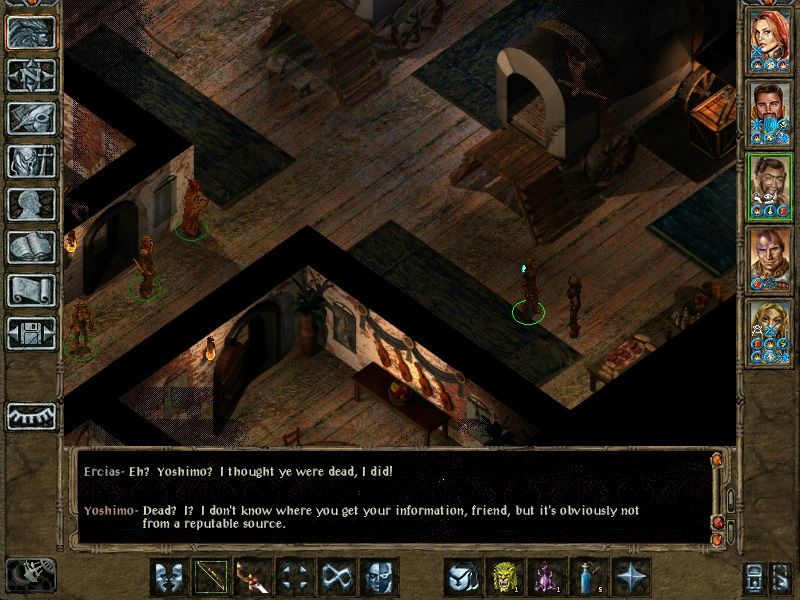This screenshot has width=800, height=600.
Task: Select the red-haired woman's portrait
Action: (770, 41)
